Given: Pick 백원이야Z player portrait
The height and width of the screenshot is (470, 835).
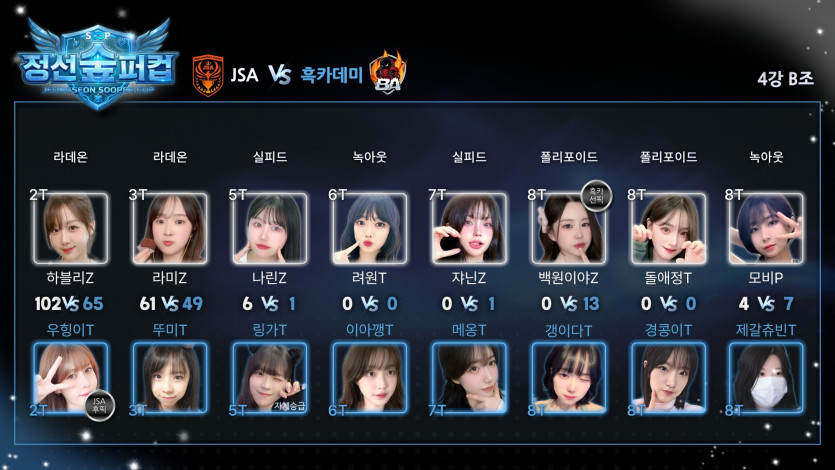Looking at the screenshot, I should 568,229.
